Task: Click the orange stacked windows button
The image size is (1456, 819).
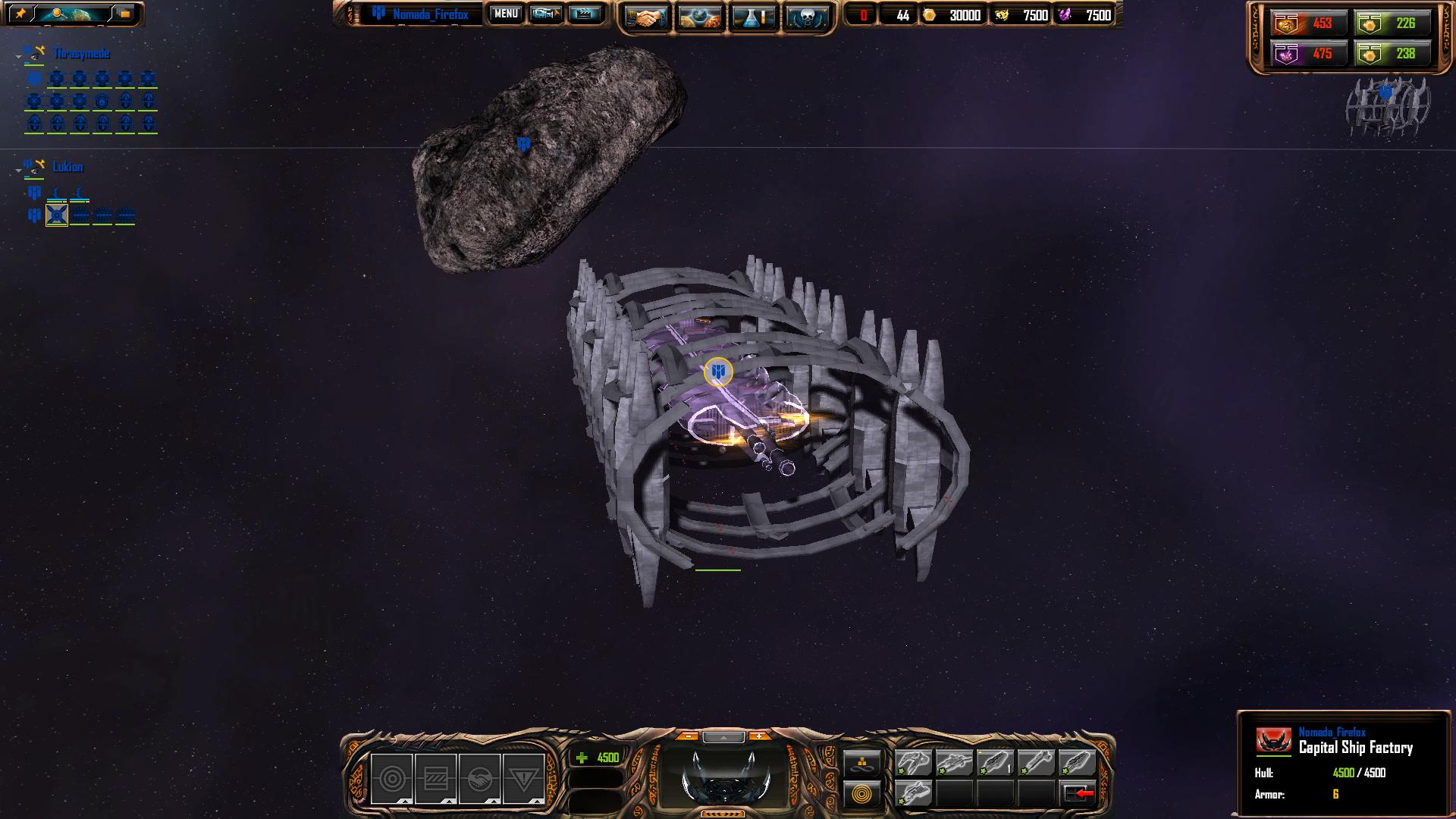Action: coord(124,14)
